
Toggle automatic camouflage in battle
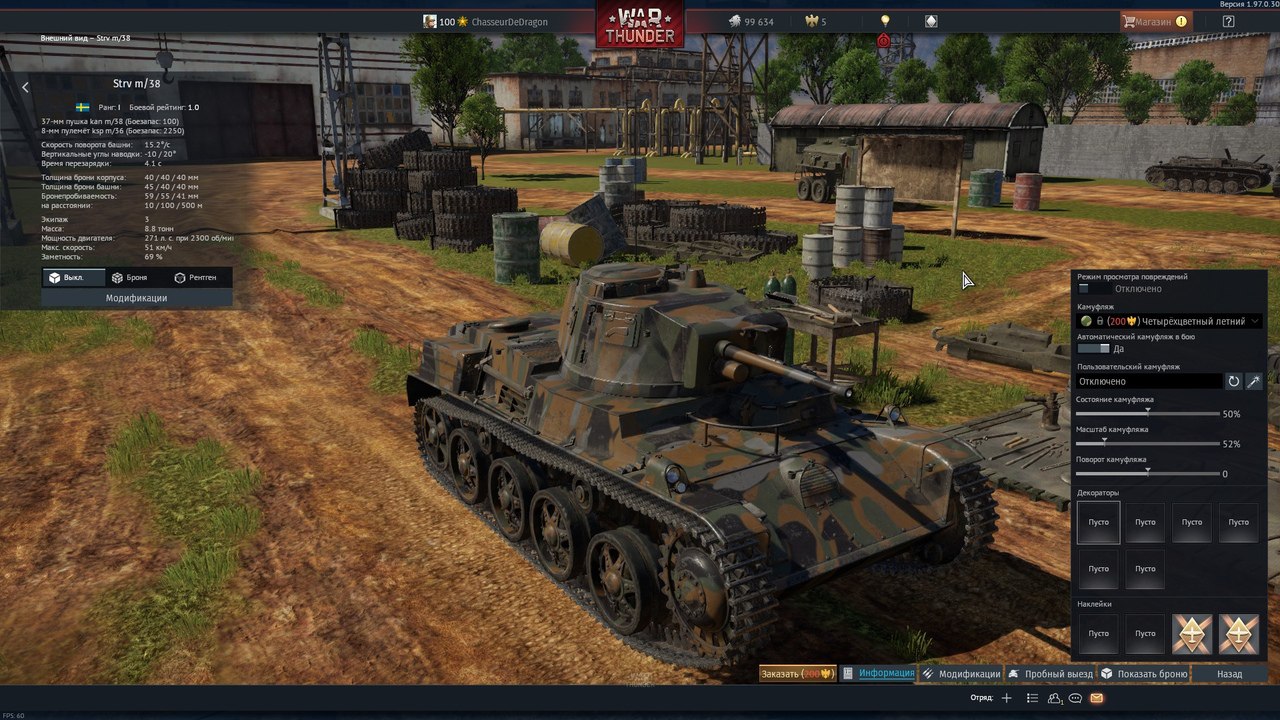point(1093,349)
